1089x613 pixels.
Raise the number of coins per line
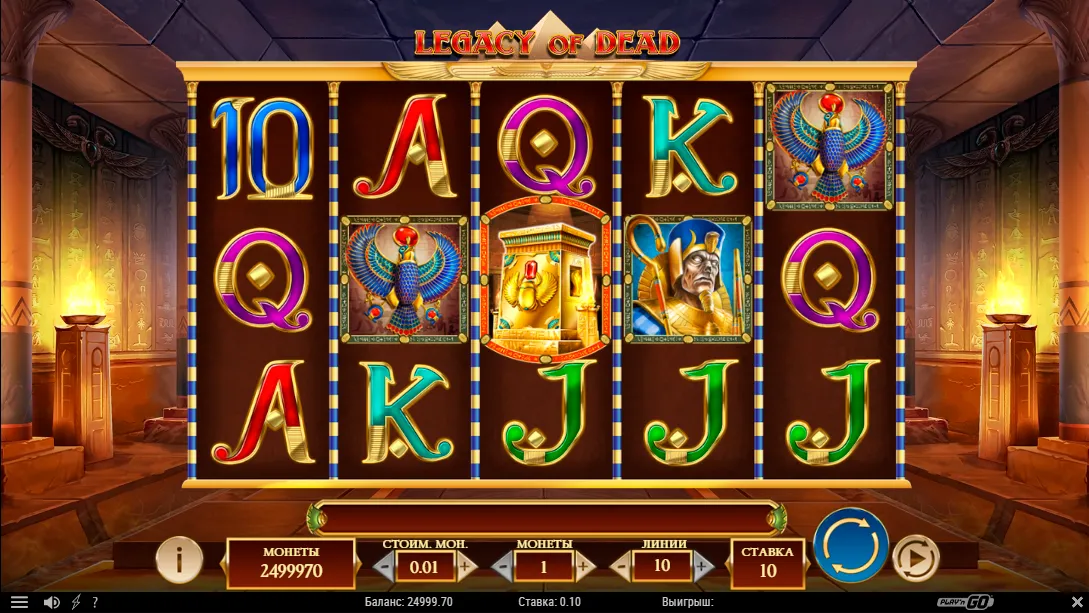coord(584,566)
